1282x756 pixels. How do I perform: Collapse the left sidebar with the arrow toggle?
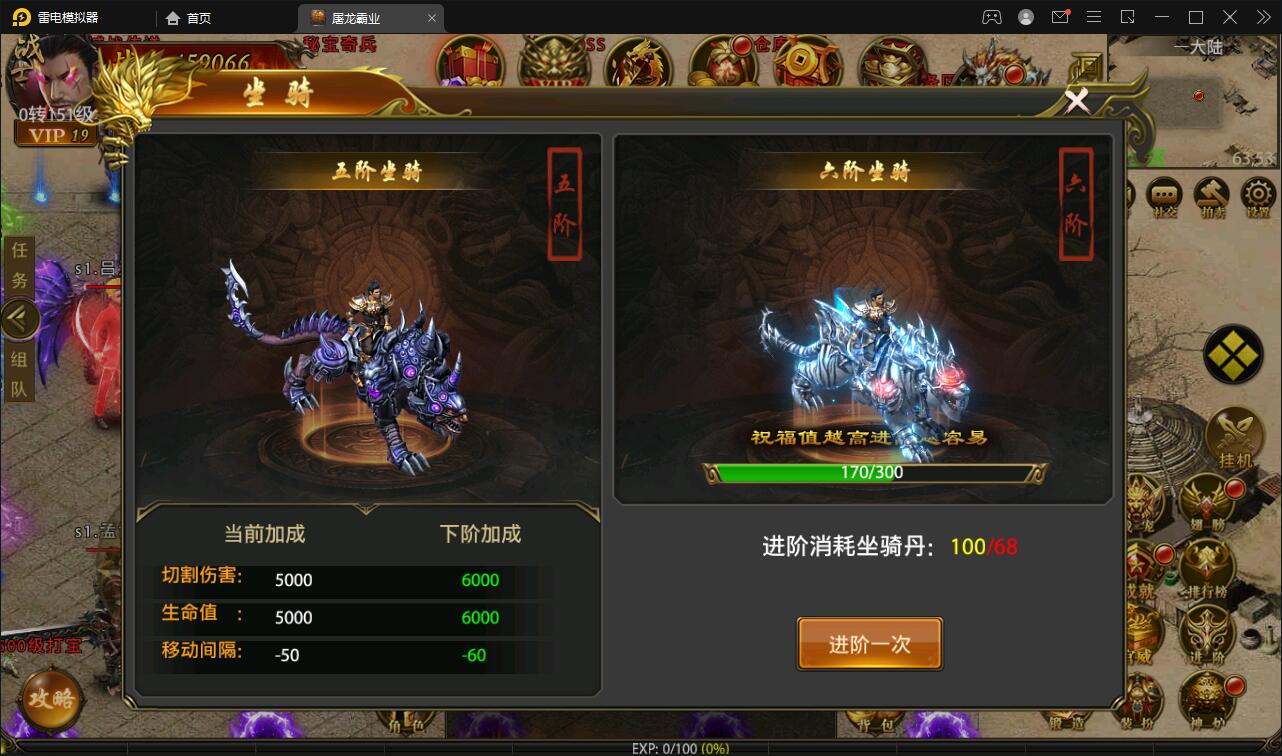click(x=20, y=318)
